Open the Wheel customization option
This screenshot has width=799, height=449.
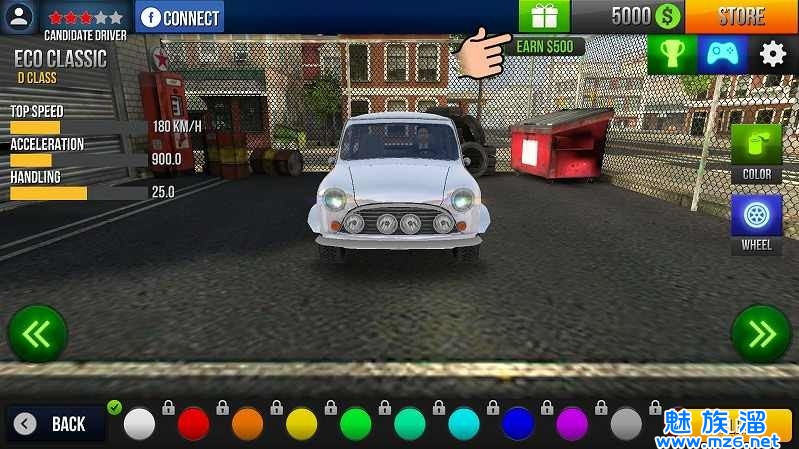(756, 224)
